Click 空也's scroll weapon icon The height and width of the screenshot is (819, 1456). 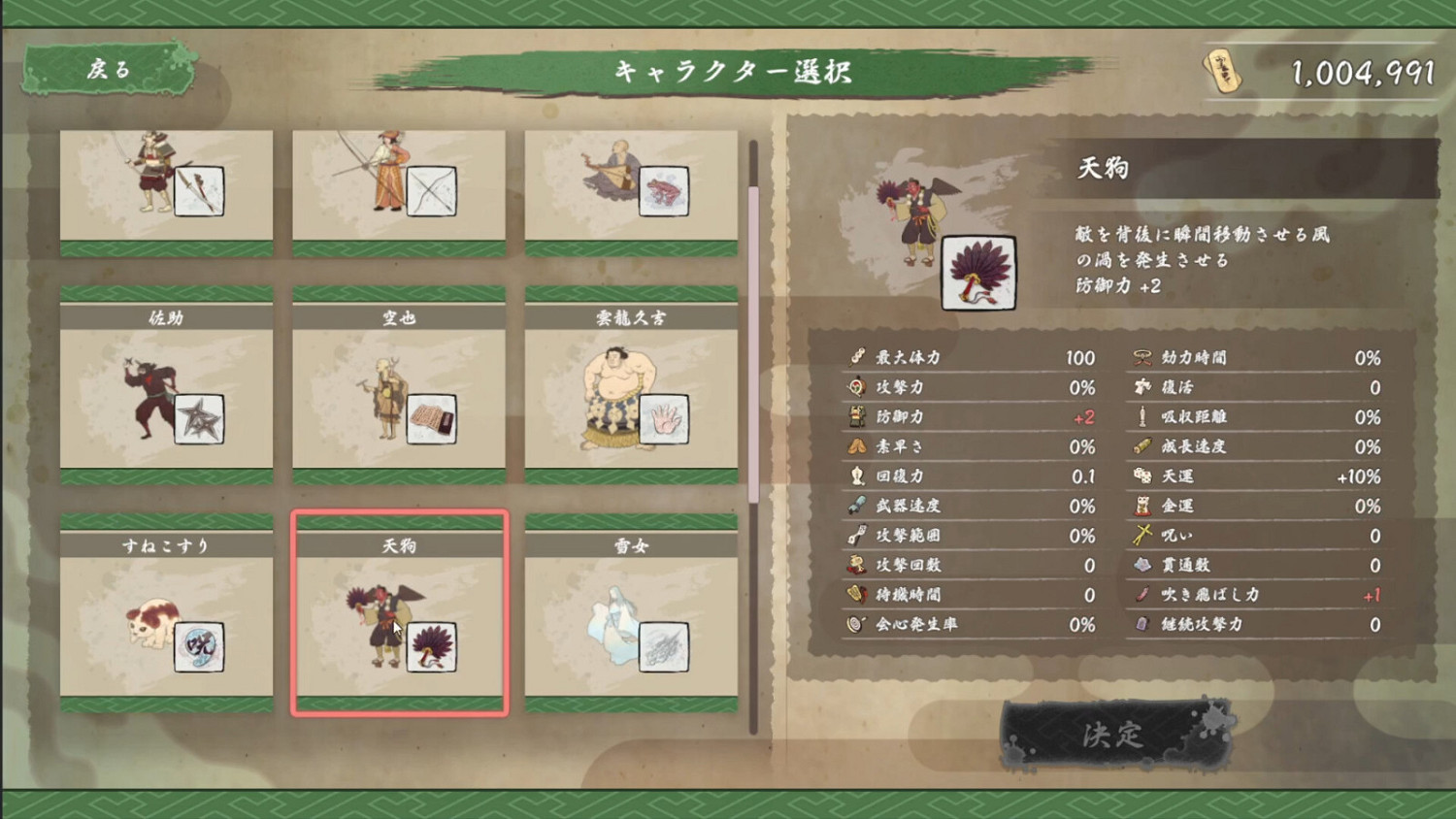click(431, 420)
